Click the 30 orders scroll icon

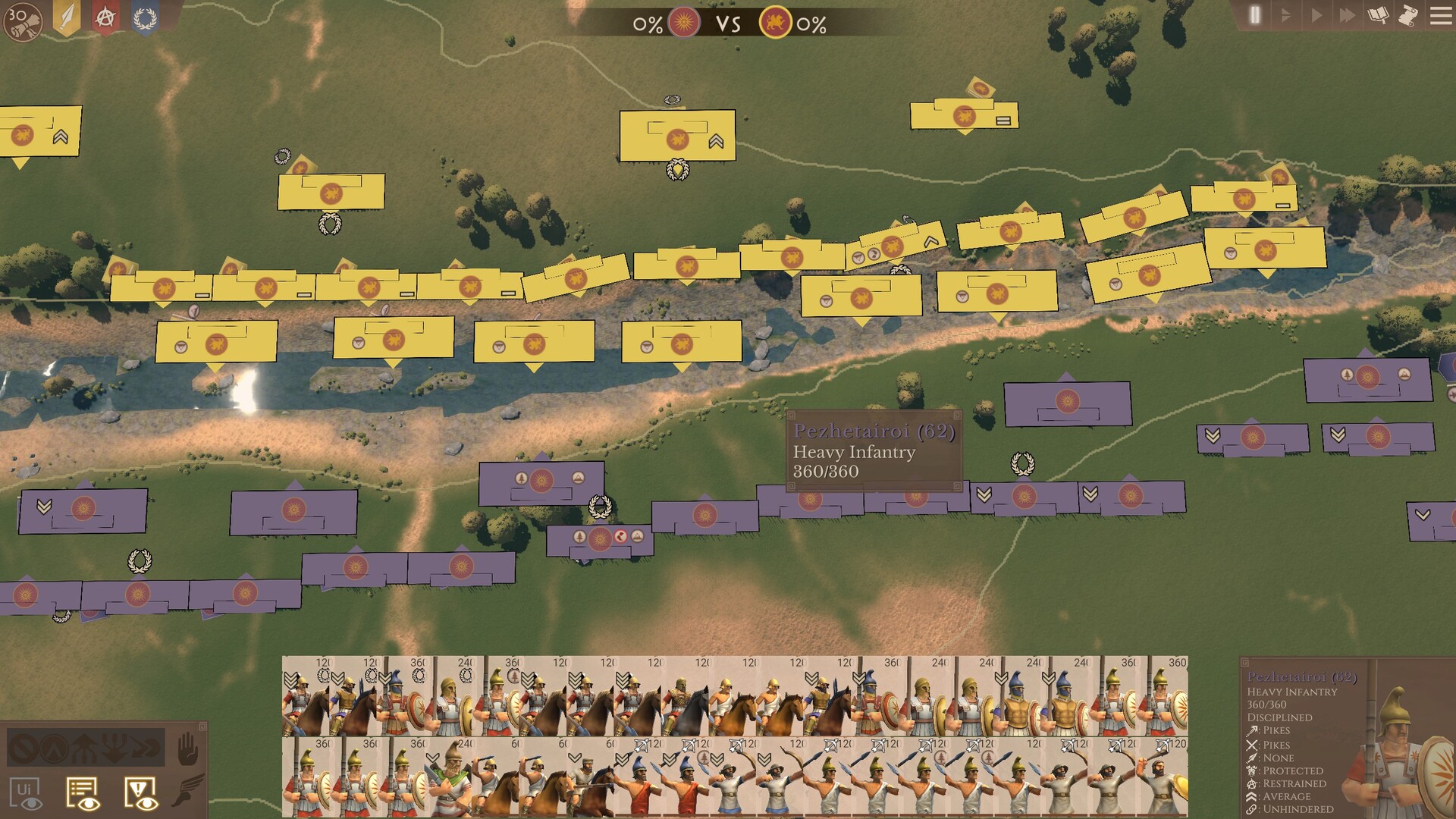click(x=23, y=21)
